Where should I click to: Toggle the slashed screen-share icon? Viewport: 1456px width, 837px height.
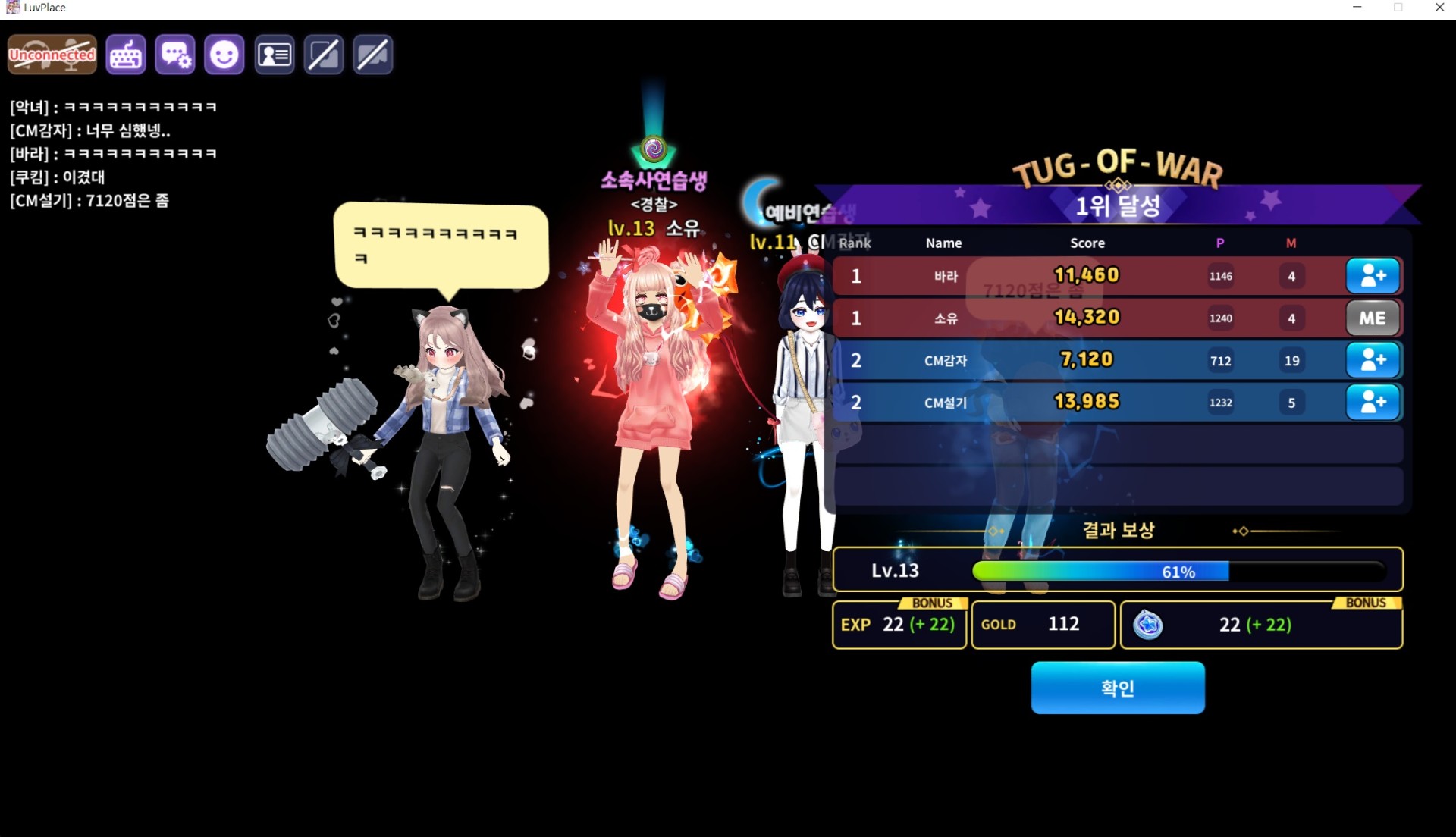point(324,55)
